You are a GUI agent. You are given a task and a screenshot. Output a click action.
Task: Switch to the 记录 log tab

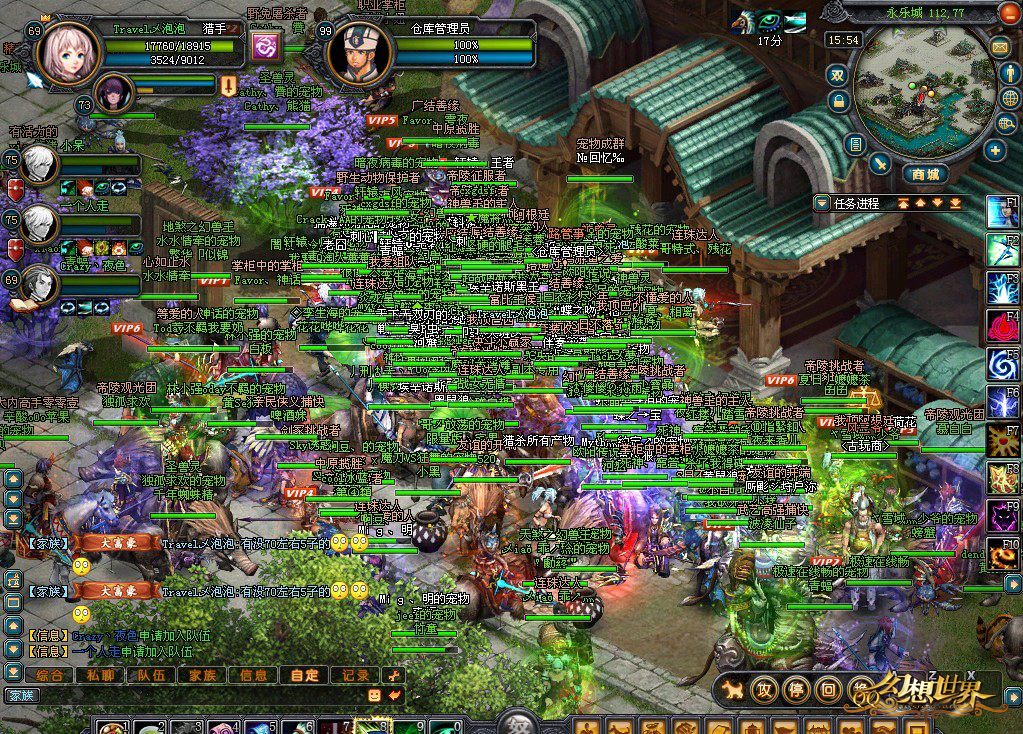(x=355, y=675)
